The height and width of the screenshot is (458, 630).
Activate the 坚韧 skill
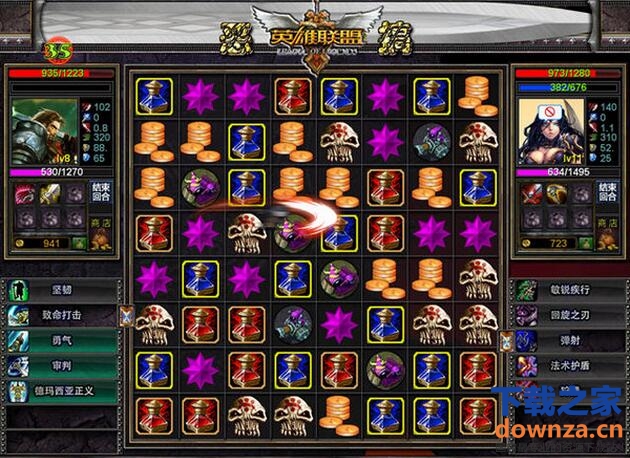(x=62, y=292)
